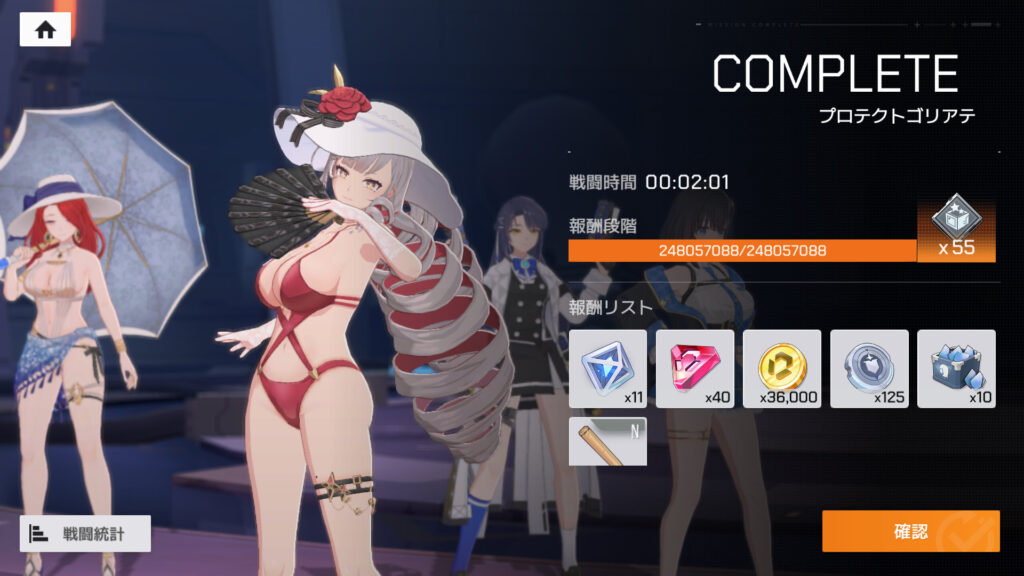
Task: Select the pink gem reward x40
Action: coord(695,368)
